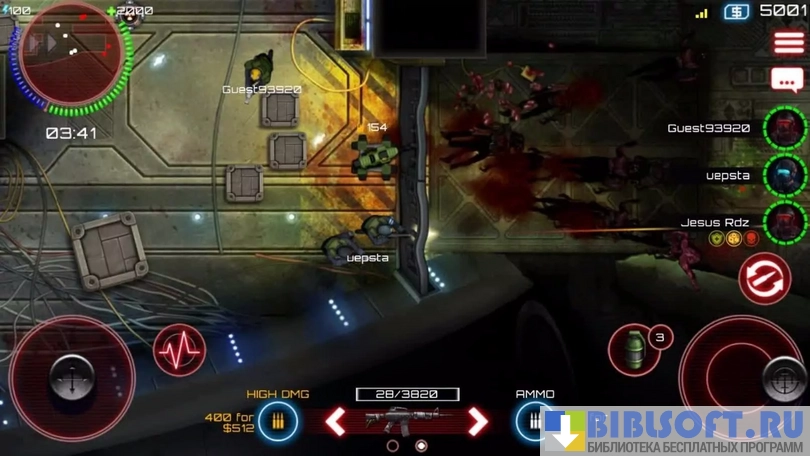This screenshot has height=456, width=810.
Task: Tap the movement joystick
Action: [x=70, y=378]
